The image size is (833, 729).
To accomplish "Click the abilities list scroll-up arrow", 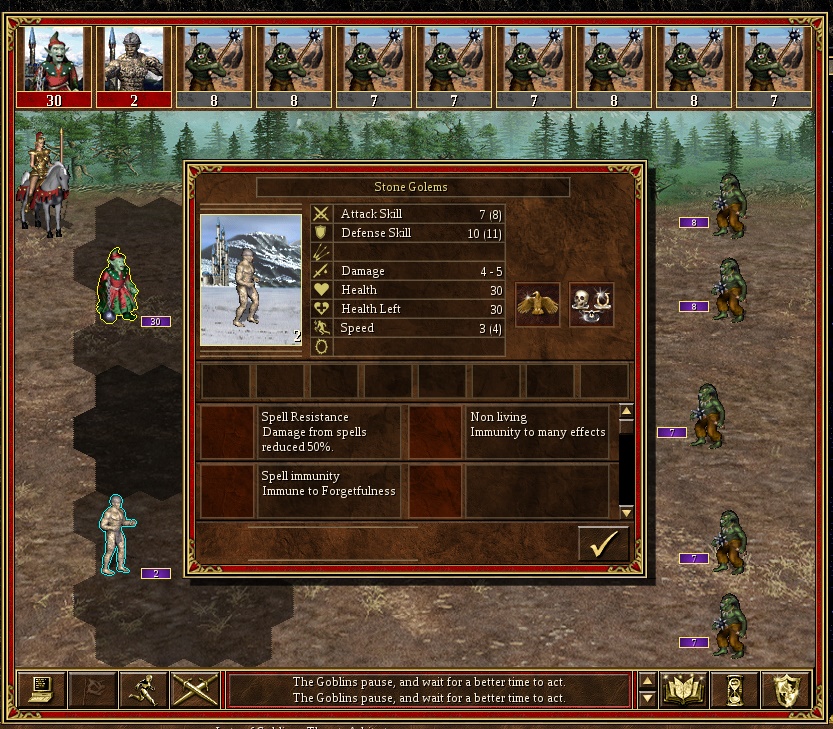I will tap(627, 410).
